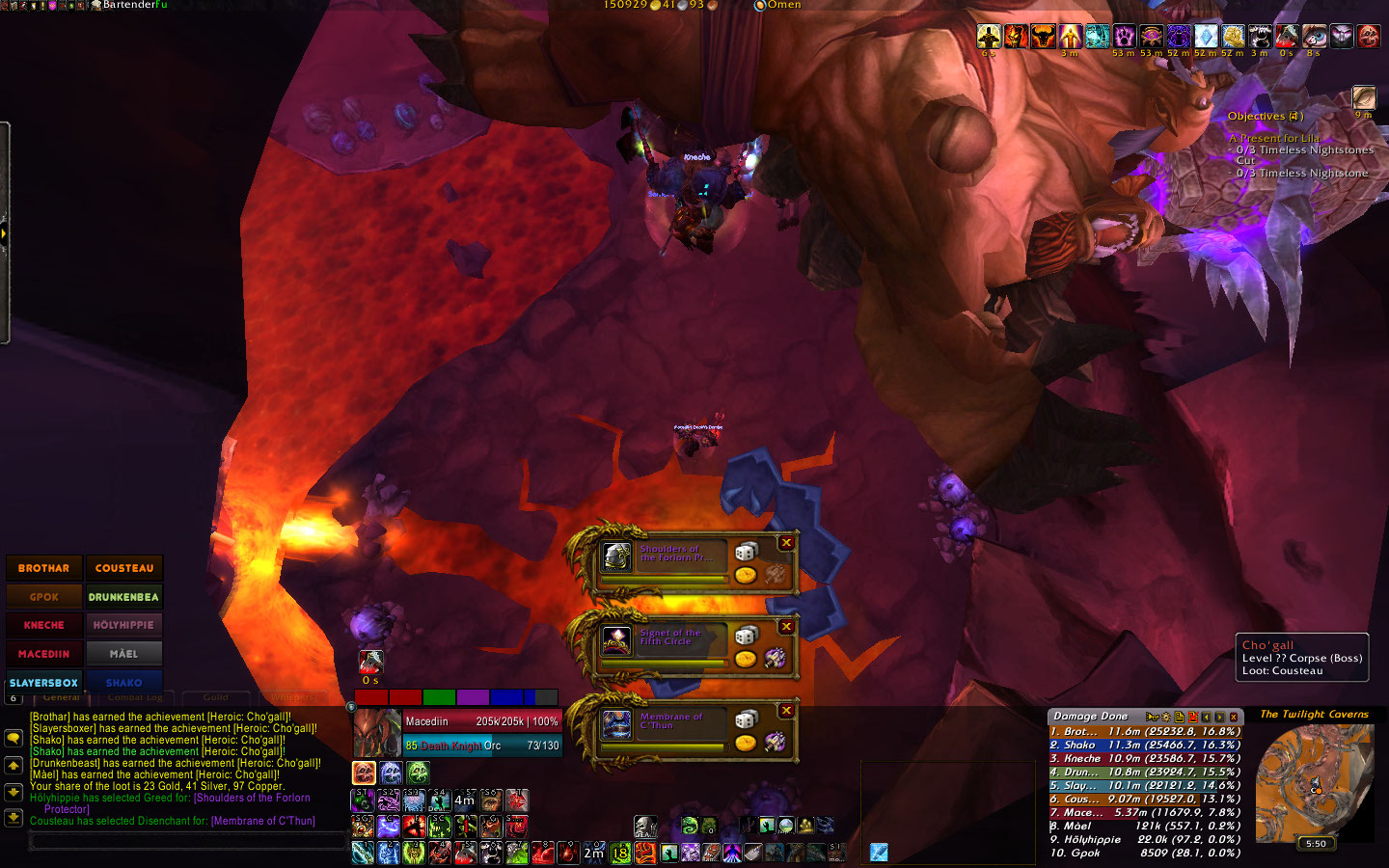Viewport: 1389px width, 868px height.
Task: Target Cousteau in the raid frames
Action: [124, 568]
